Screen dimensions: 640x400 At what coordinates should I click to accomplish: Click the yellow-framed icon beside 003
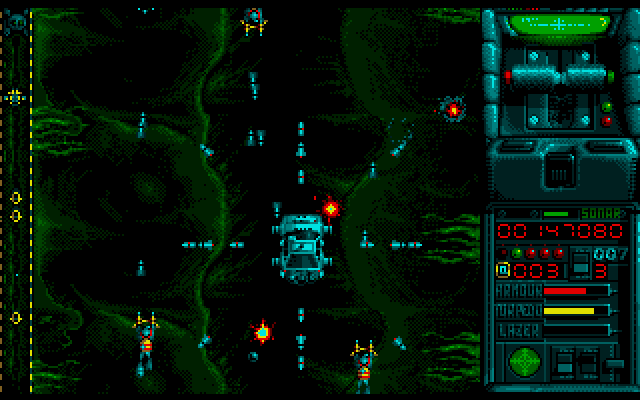504,270
